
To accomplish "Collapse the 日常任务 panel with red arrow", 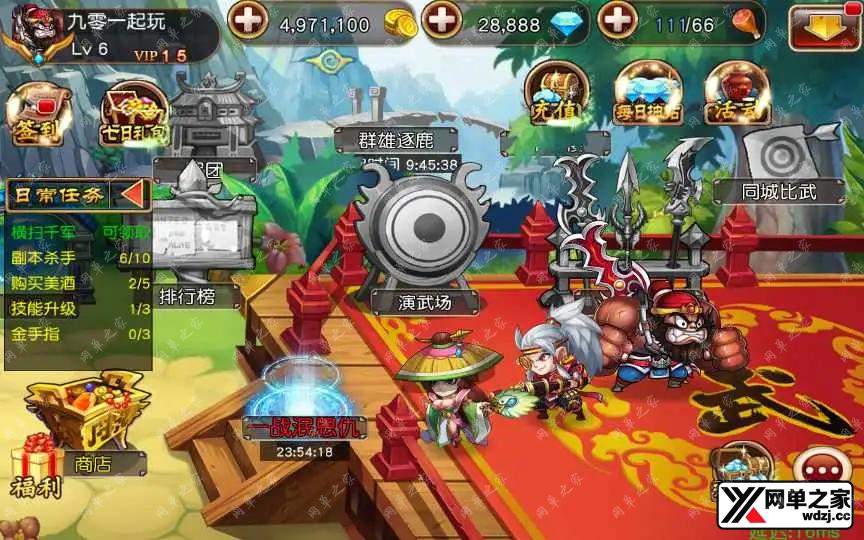I will [132, 194].
